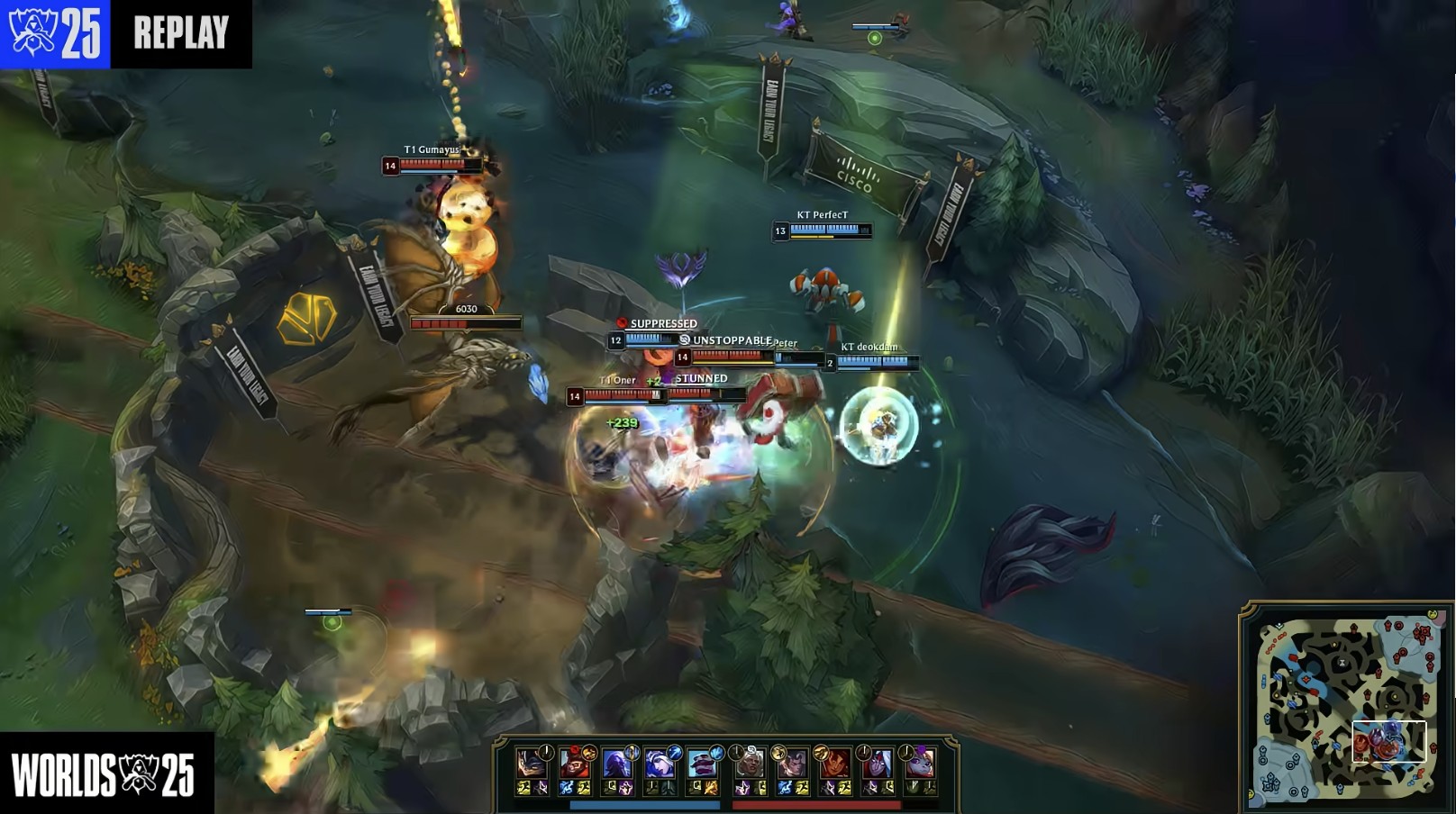Select the purple yordle portrait on the red team
Image resolution: width=1456 pixels, height=814 pixels.
click(920, 764)
